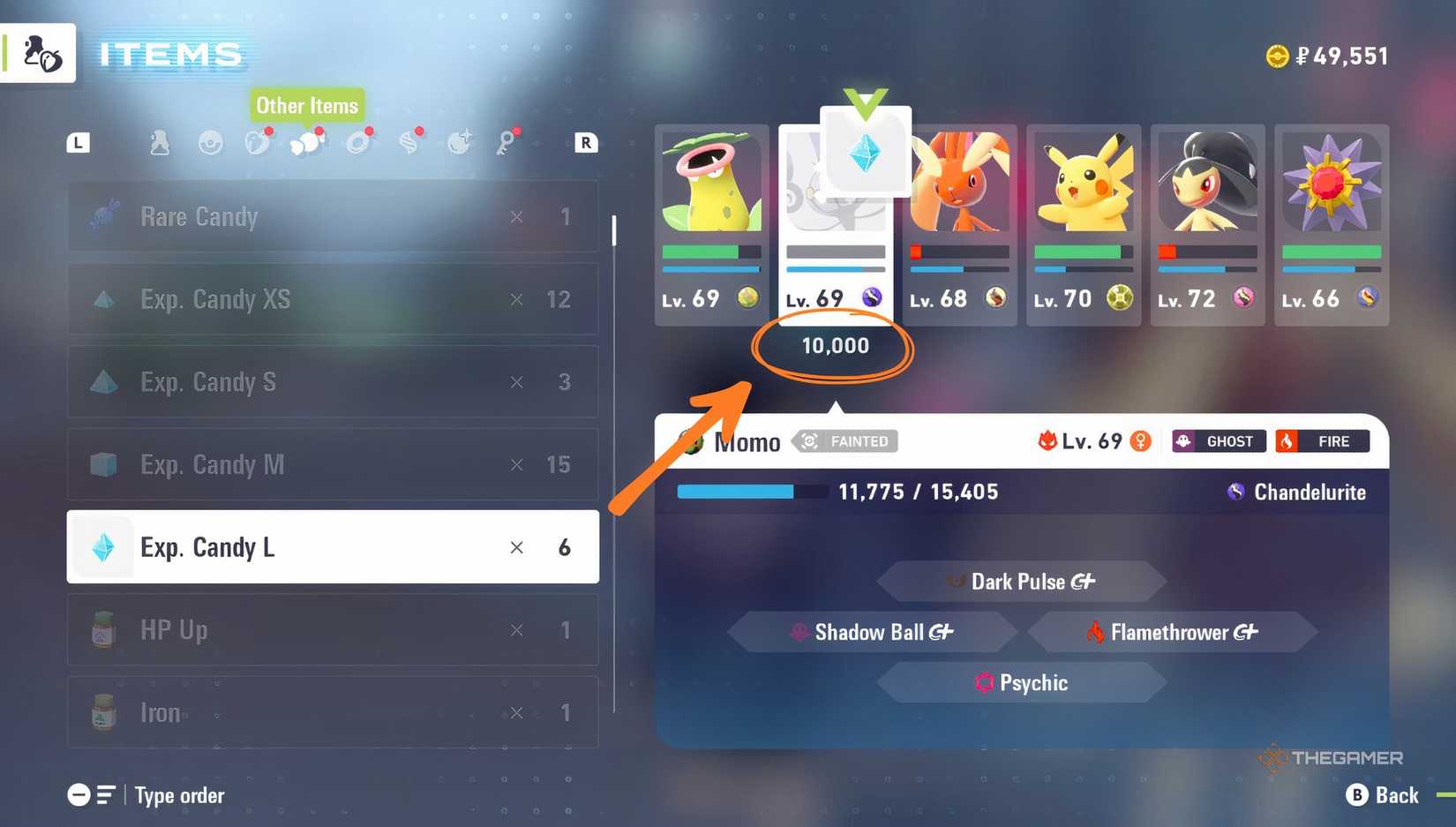Image resolution: width=1456 pixels, height=827 pixels.
Task: Open the Key Items category icon
Action: (507, 142)
